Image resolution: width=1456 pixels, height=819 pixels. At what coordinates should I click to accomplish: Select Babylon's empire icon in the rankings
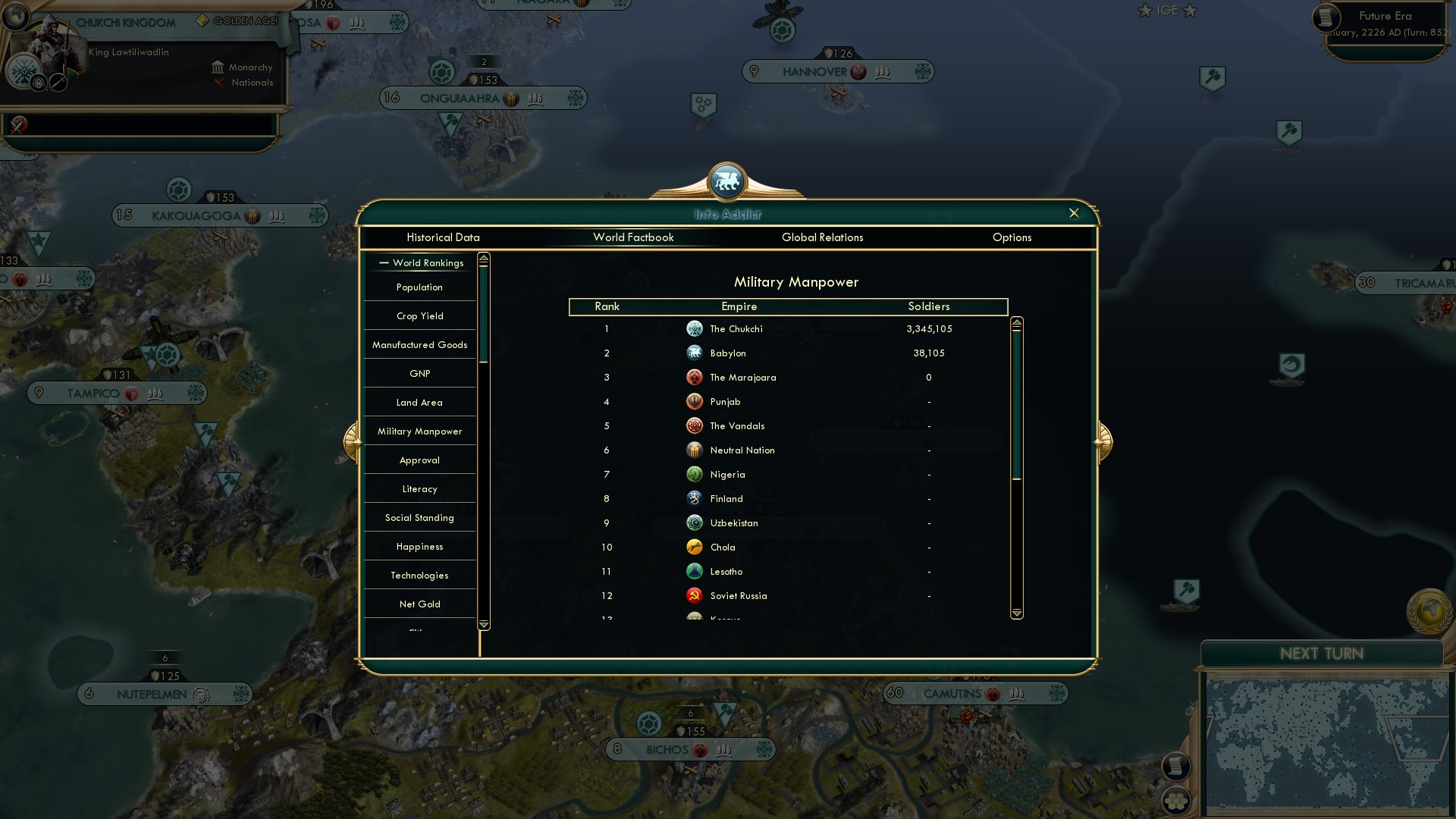pyautogui.click(x=695, y=353)
